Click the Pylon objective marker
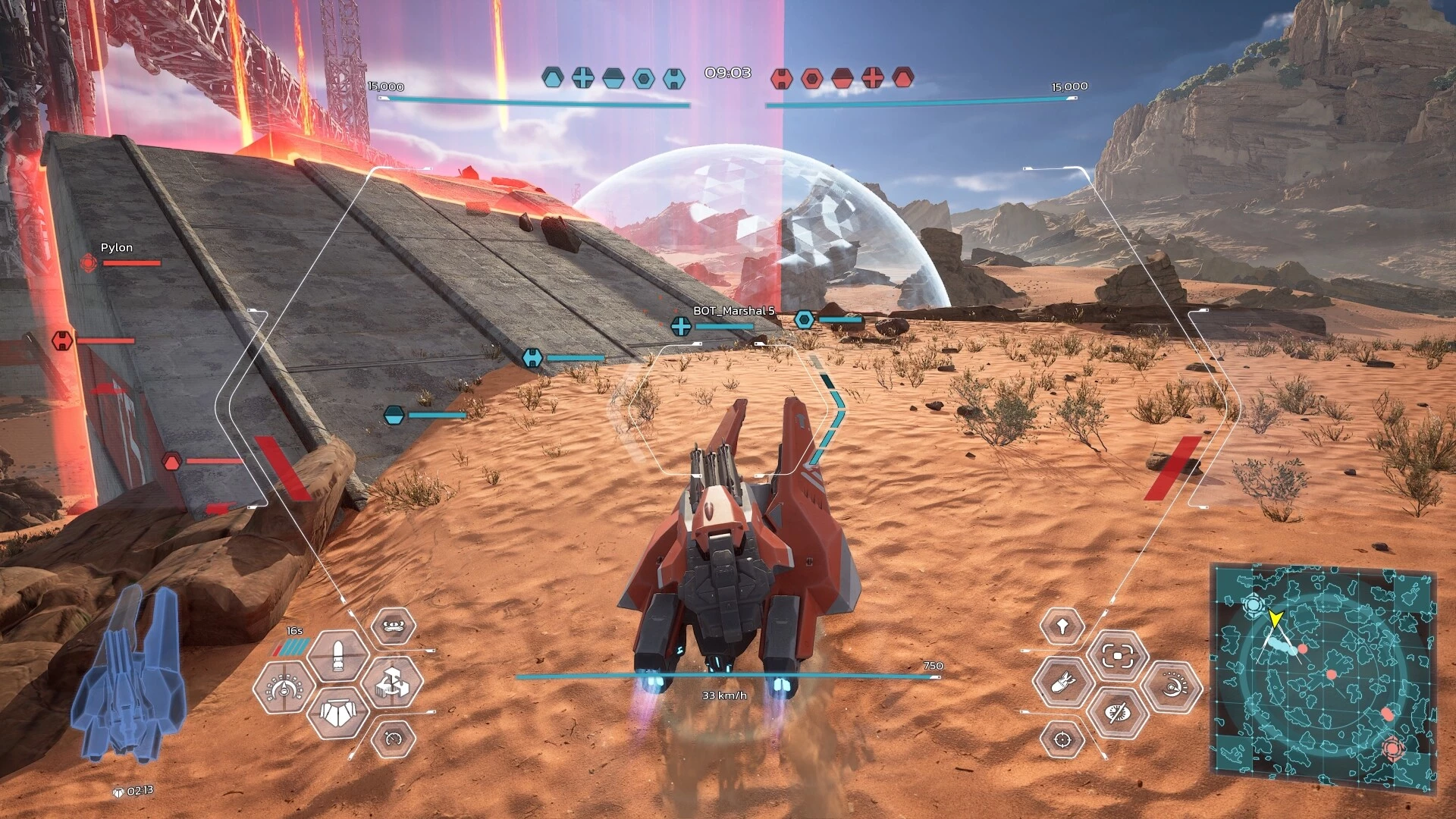The height and width of the screenshot is (819, 1456). (89, 262)
